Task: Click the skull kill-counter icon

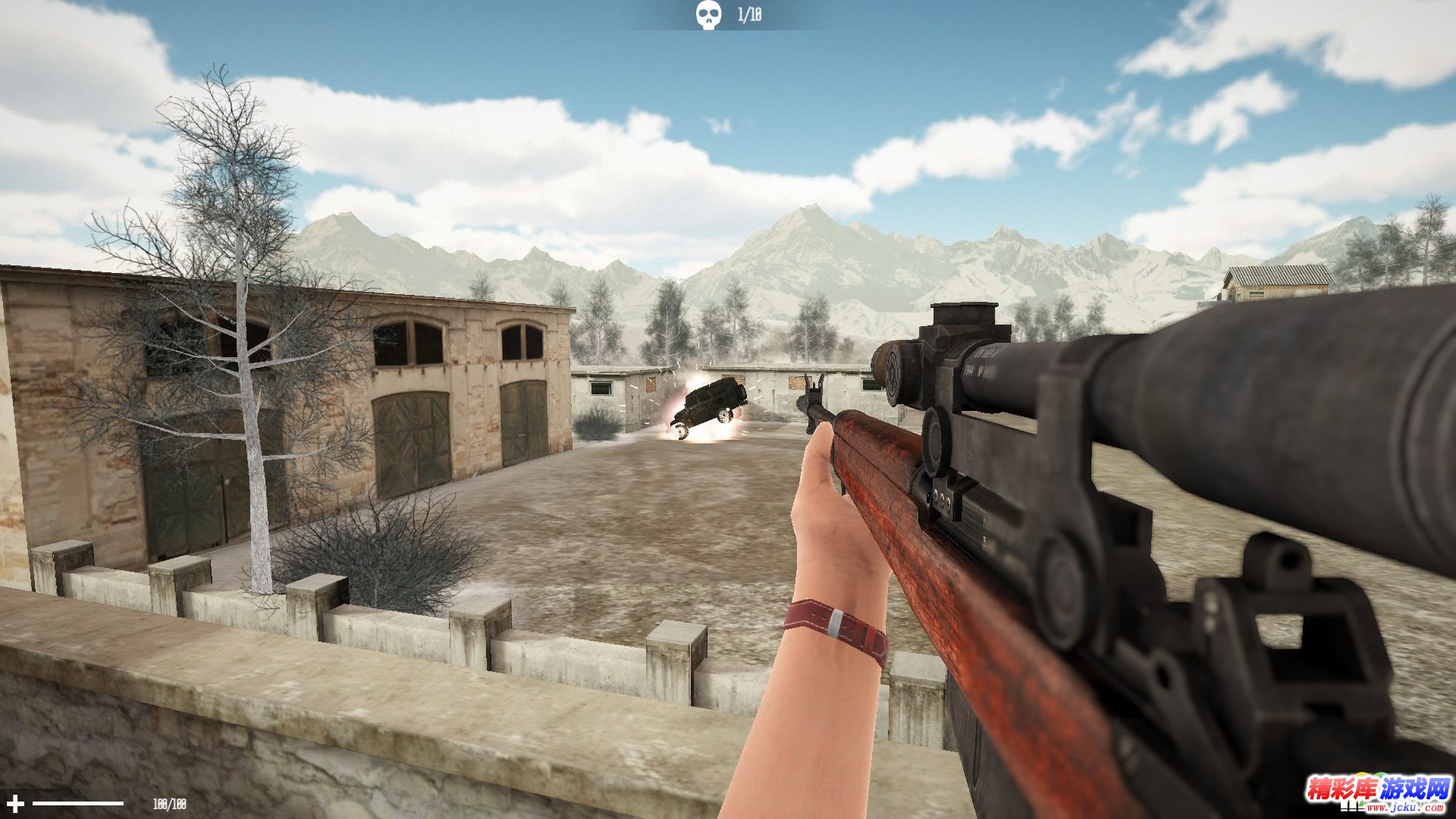Action: 708,15
